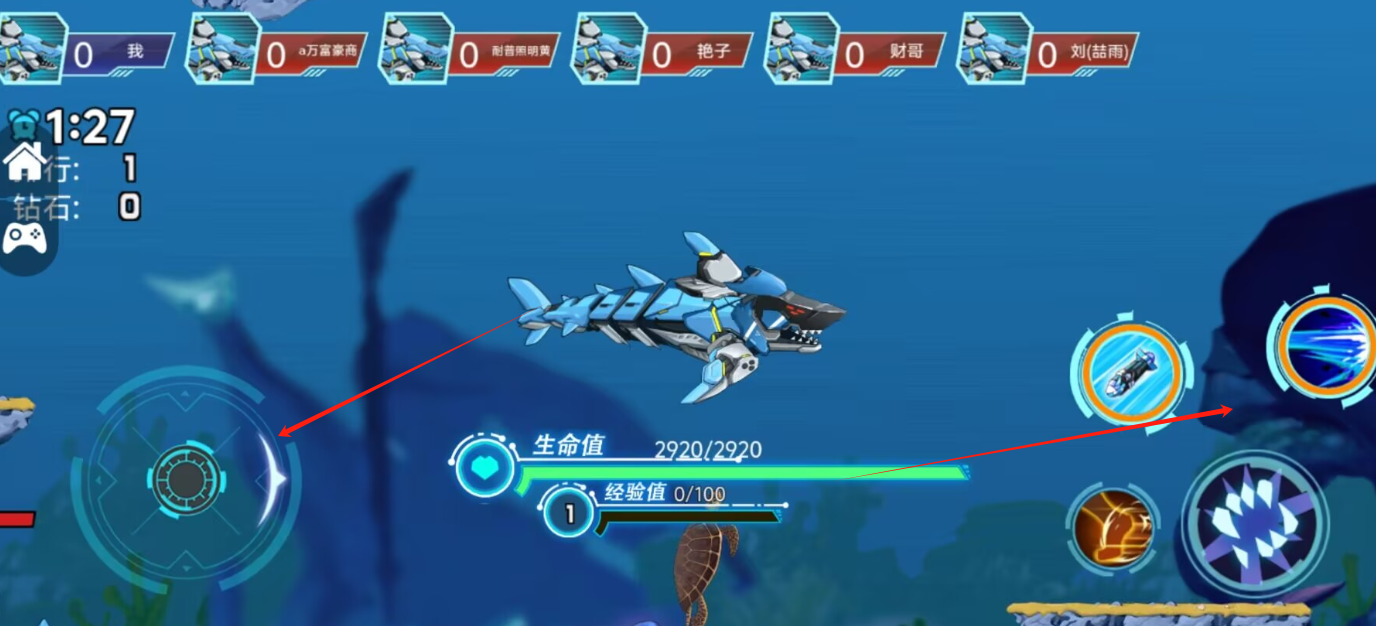
Task: Open the gamepad icon overlay menu
Action: 24,238
